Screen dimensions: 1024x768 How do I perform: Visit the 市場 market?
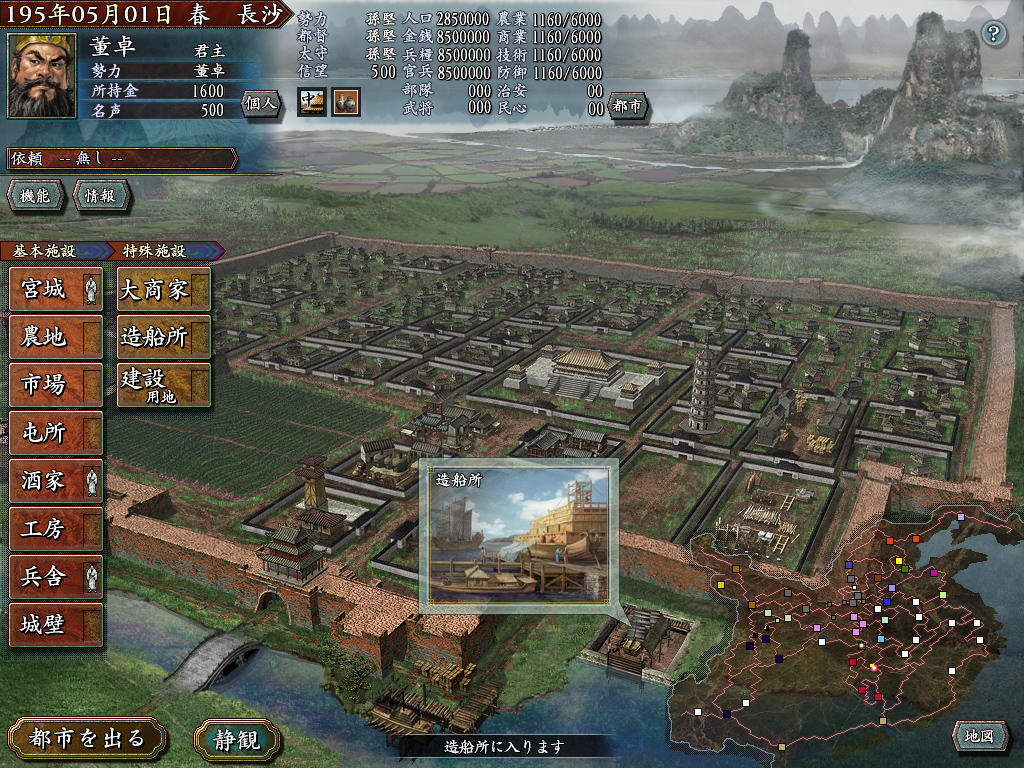pyautogui.click(x=55, y=384)
